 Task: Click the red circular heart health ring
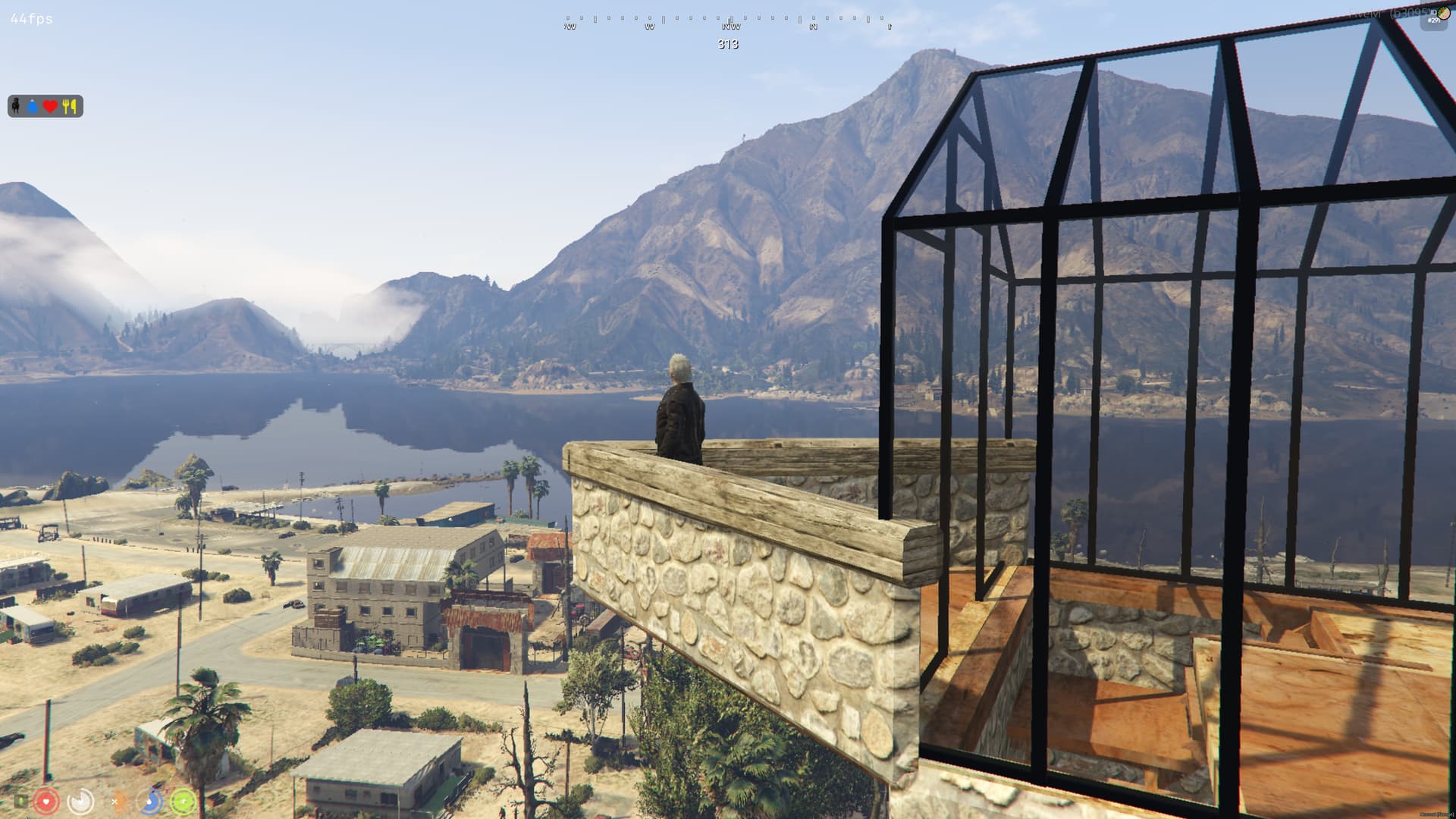pyautogui.click(x=46, y=801)
